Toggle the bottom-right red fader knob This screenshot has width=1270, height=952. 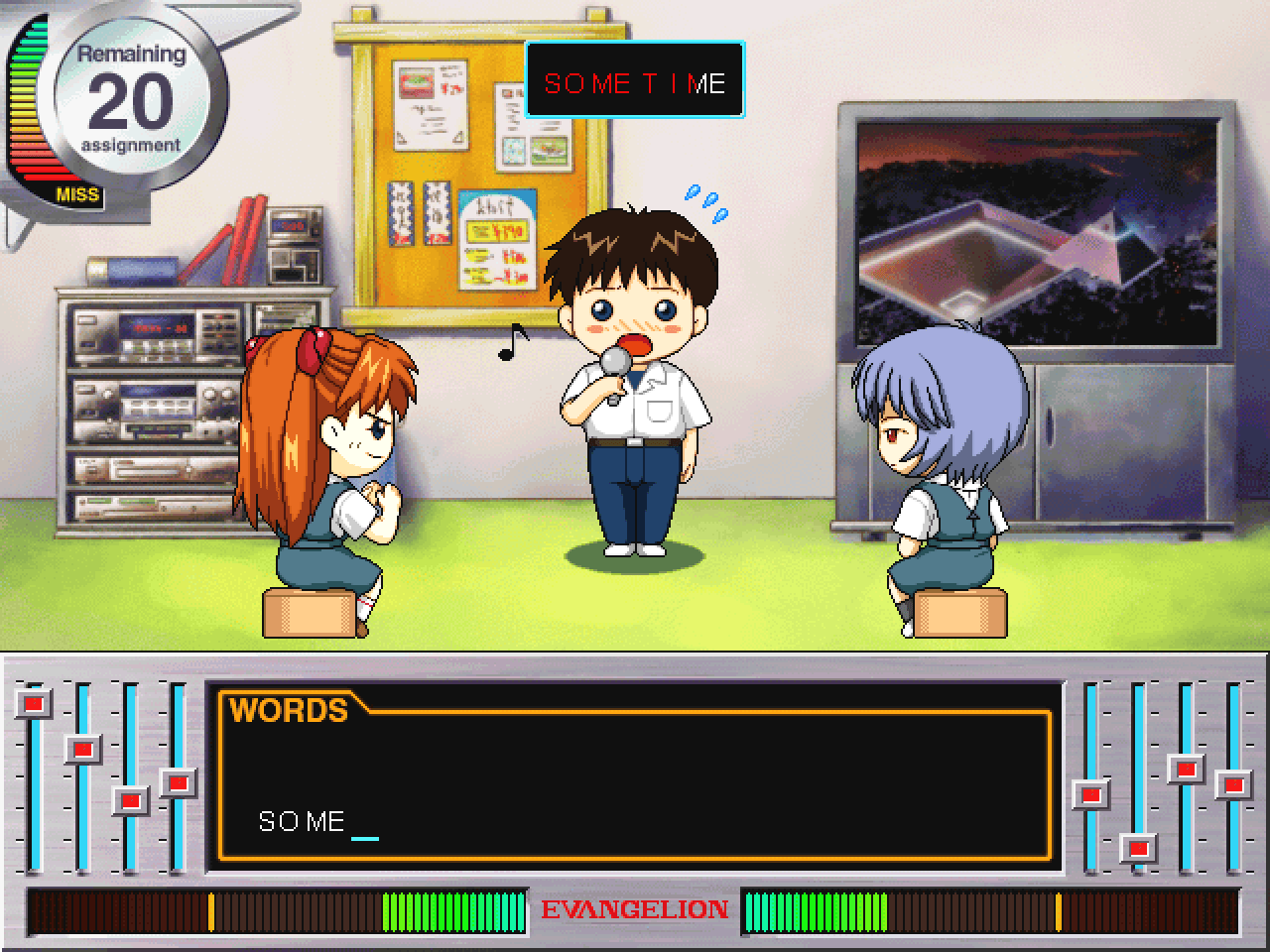[x=1137, y=848]
